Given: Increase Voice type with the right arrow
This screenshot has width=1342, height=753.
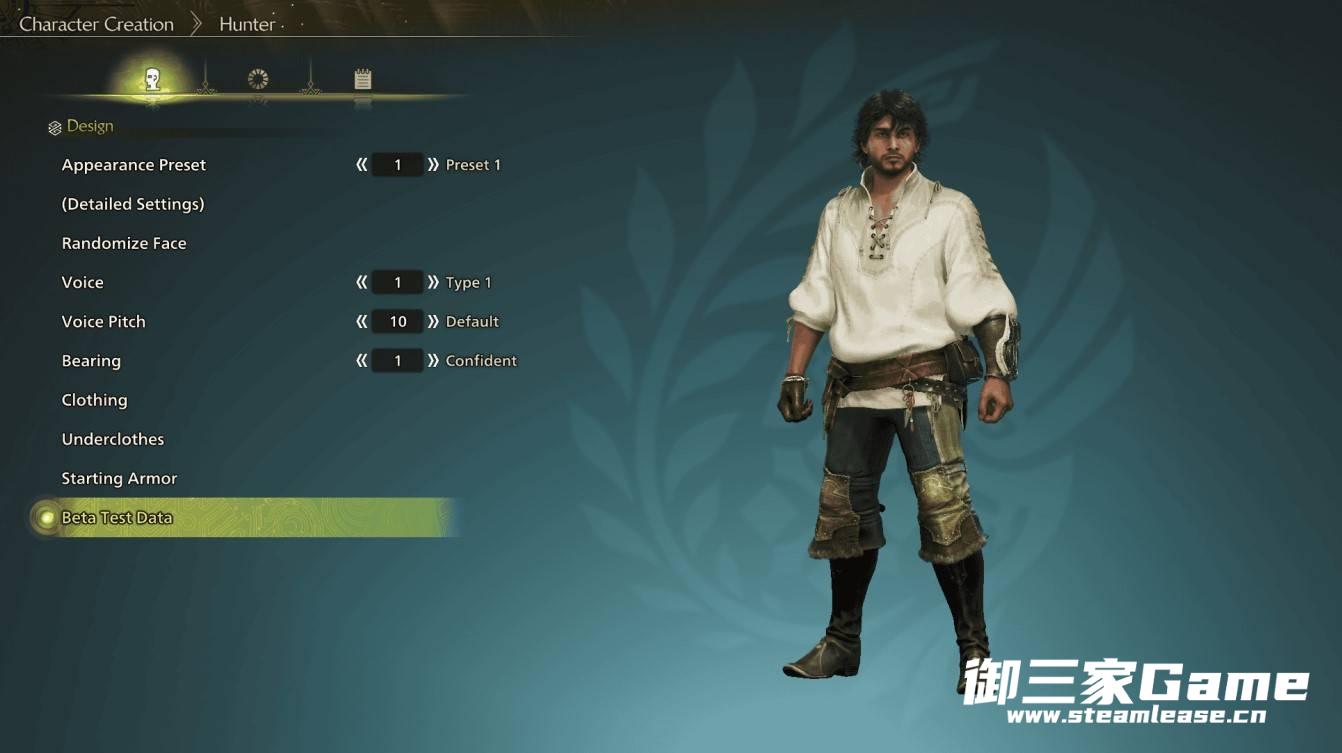Looking at the screenshot, I should point(433,282).
